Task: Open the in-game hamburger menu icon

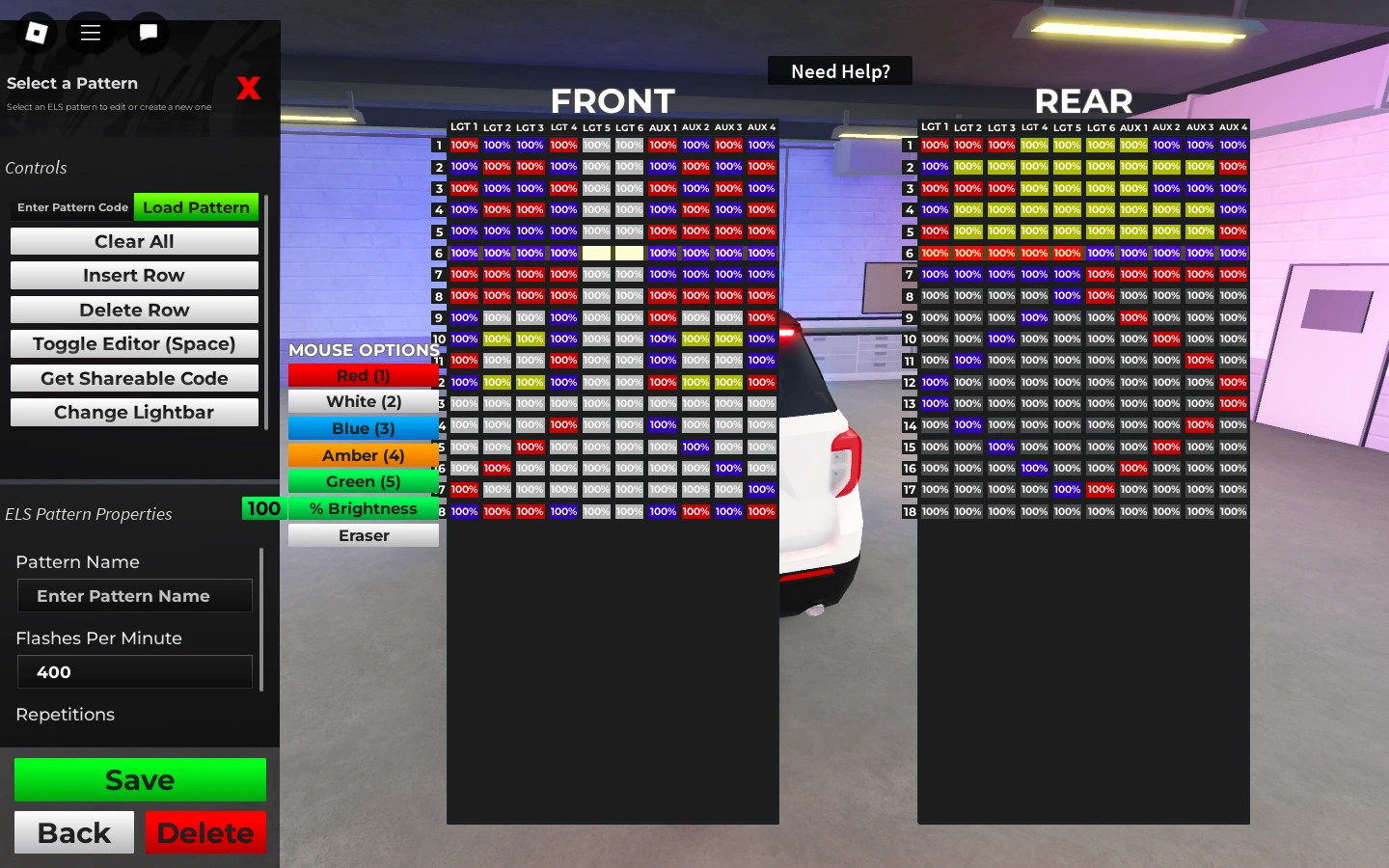Action: [x=90, y=32]
